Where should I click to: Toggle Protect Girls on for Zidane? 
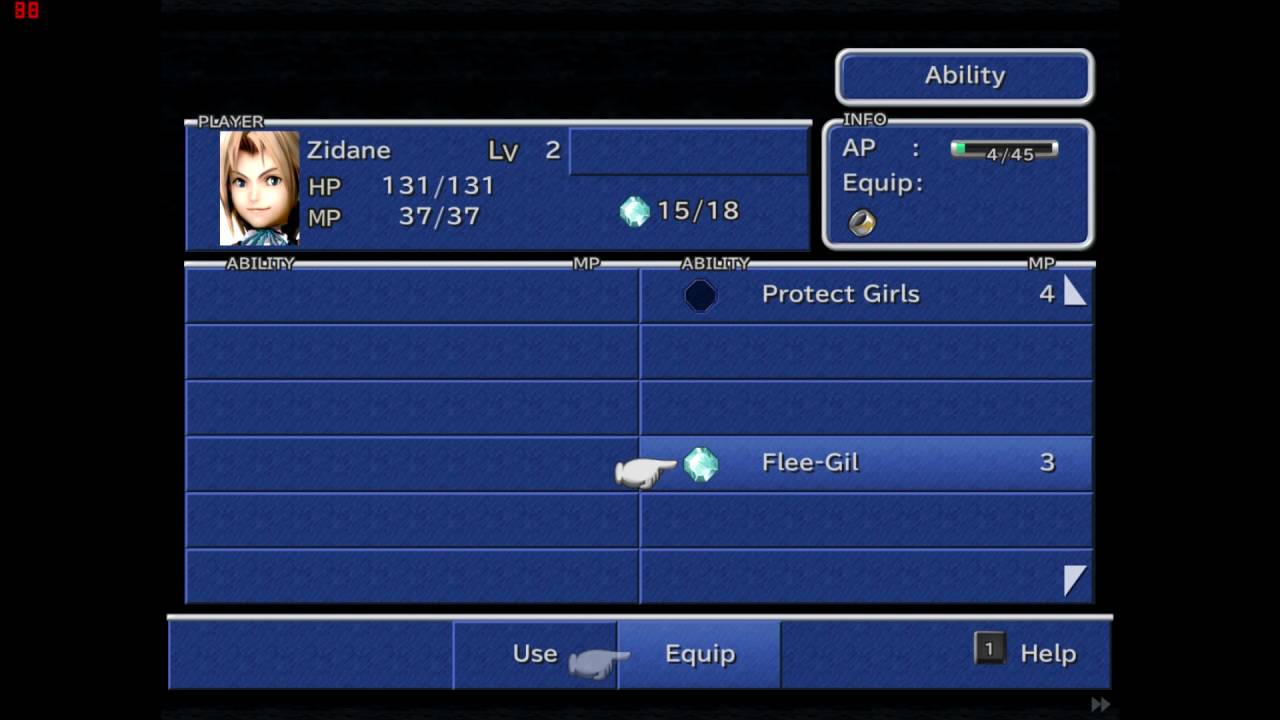coord(840,294)
